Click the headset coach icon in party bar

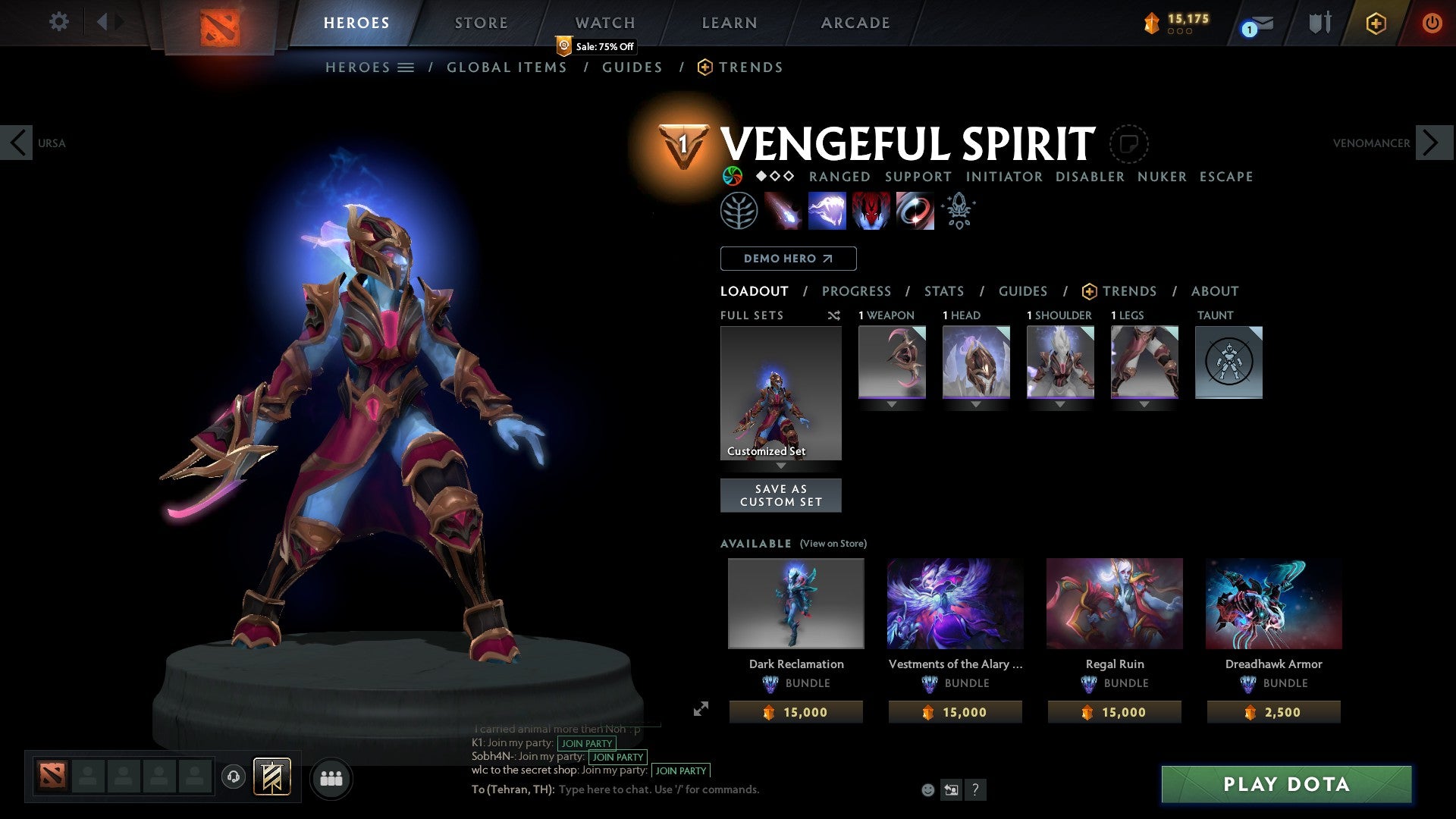point(233,777)
